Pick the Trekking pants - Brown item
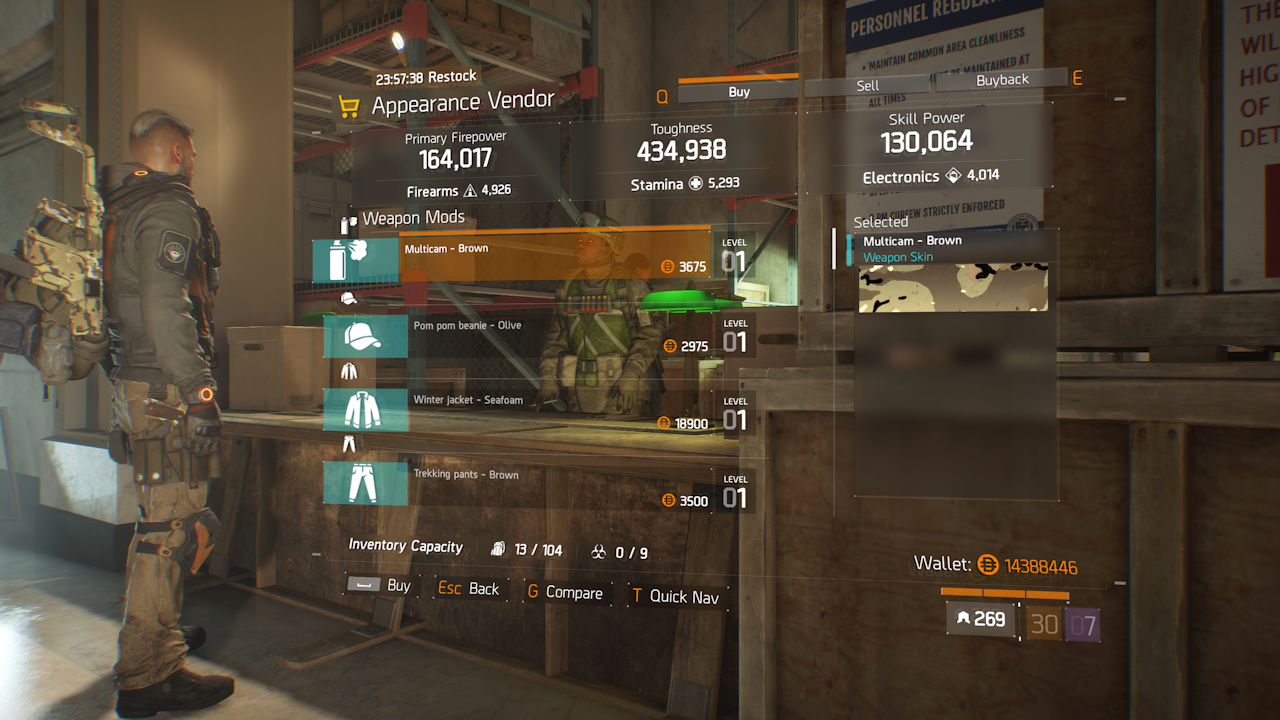 (530, 485)
